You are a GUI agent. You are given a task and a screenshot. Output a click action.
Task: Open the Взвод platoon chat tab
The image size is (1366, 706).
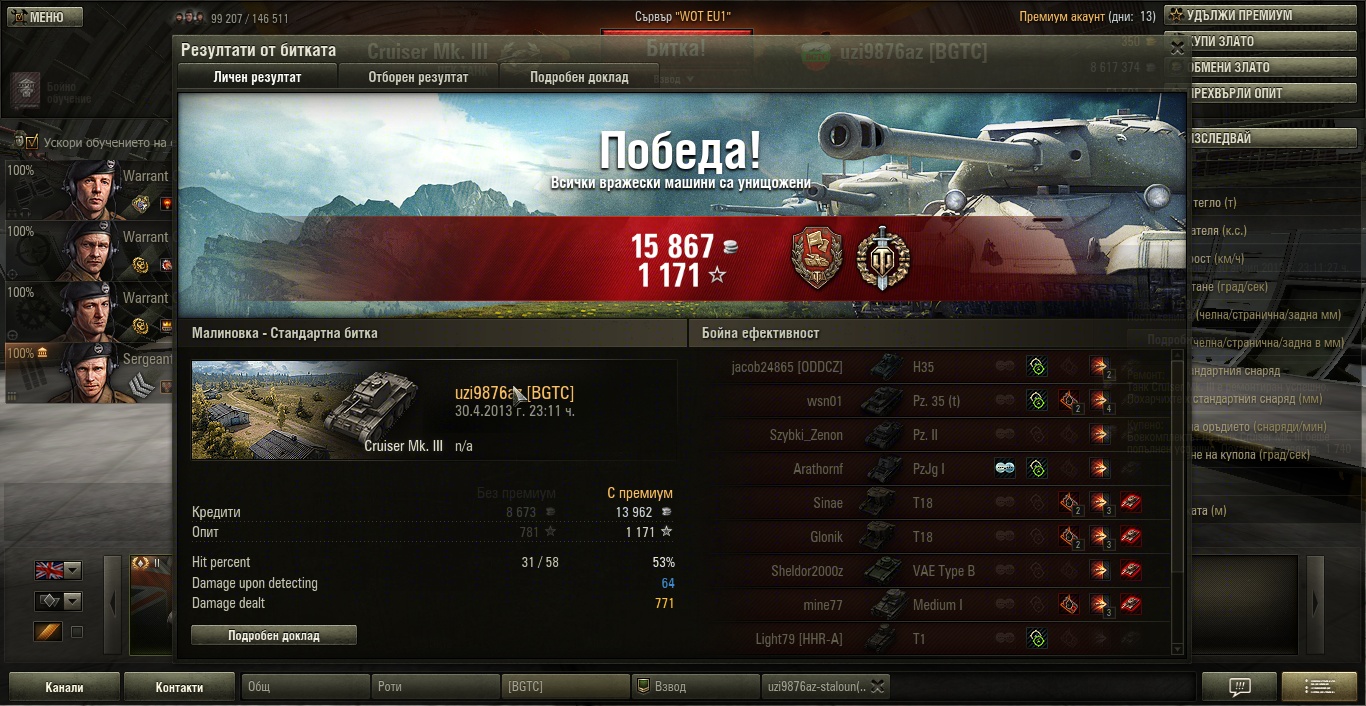[x=695, y=687]
